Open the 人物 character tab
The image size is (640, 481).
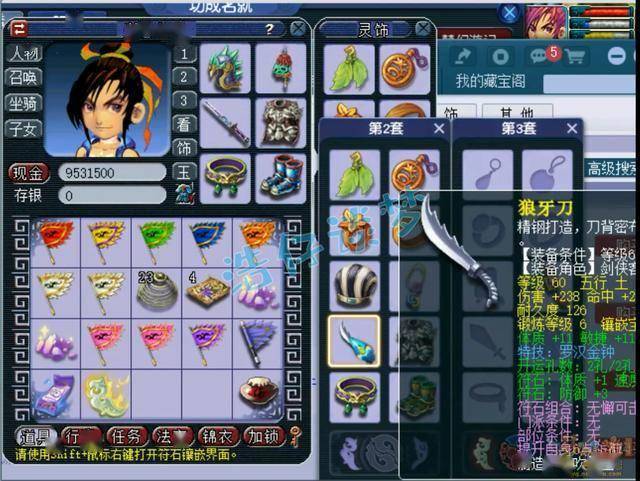coord(24,53)
